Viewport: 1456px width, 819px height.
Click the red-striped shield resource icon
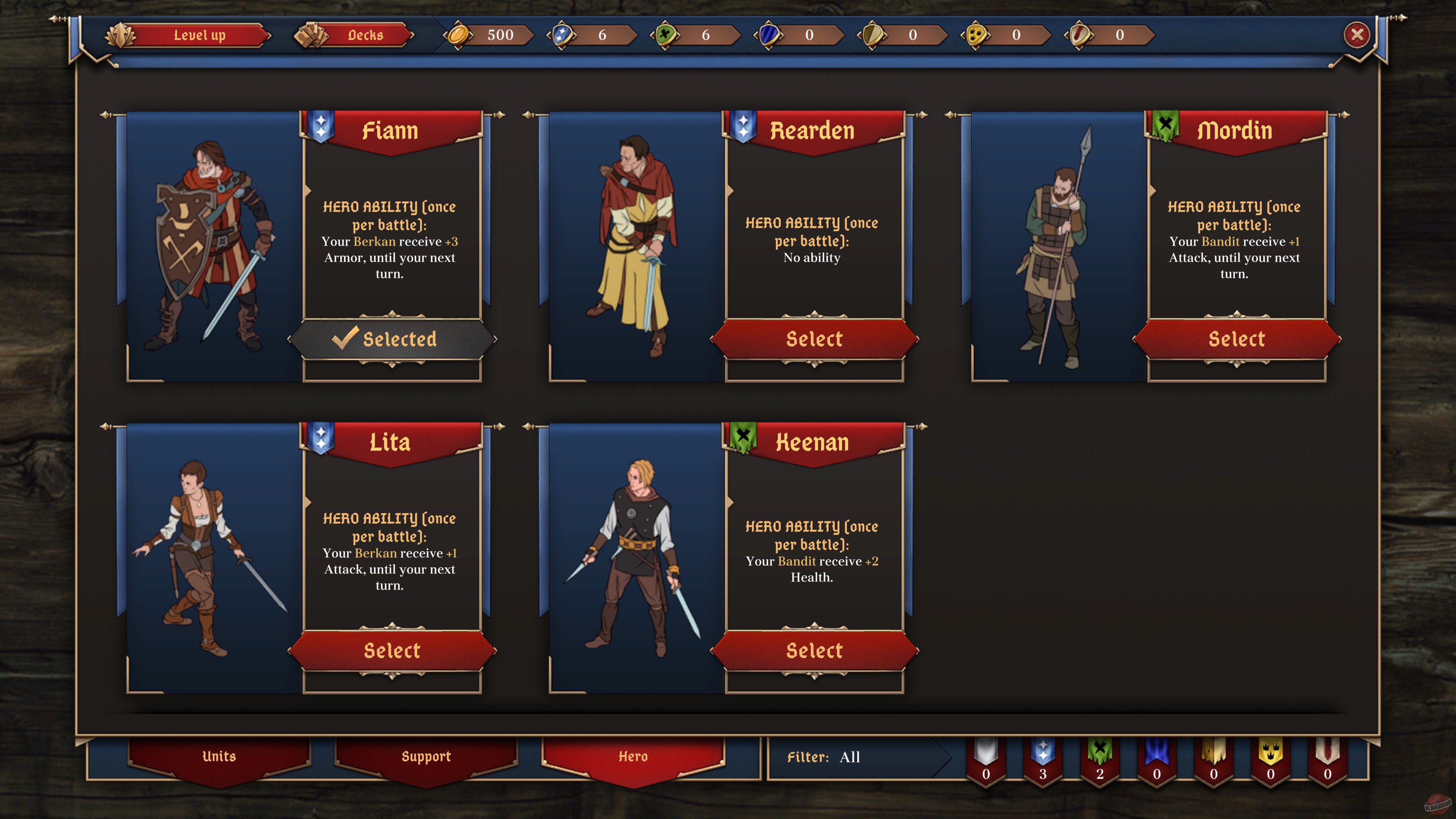(1084, 35)
